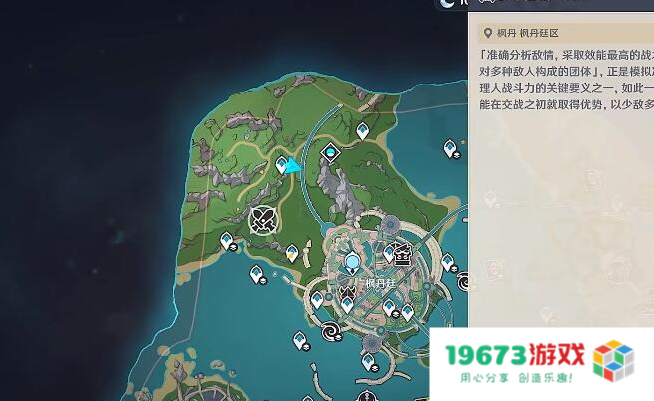This screenshot has width=654, height=401.
Task: Click the yellow-tinted waypoint pin
Action: click(x=291, y=253)
